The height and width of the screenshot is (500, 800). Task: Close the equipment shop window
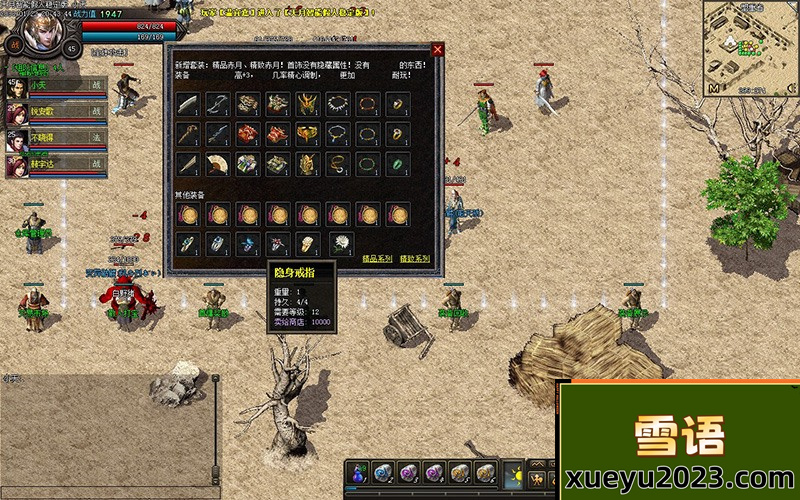(437, 49)
